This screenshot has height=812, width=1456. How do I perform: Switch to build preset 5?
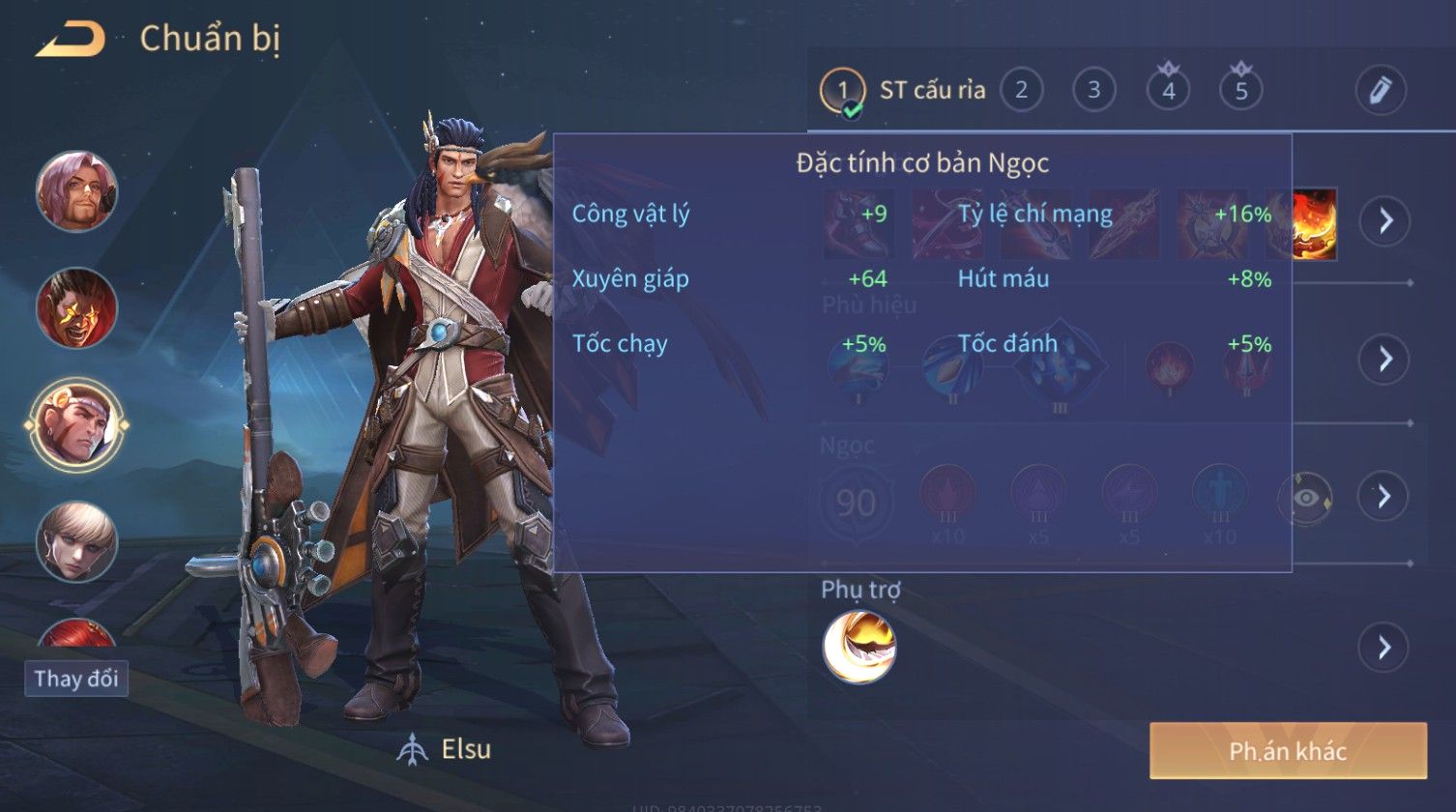(x=1241, y=91)
